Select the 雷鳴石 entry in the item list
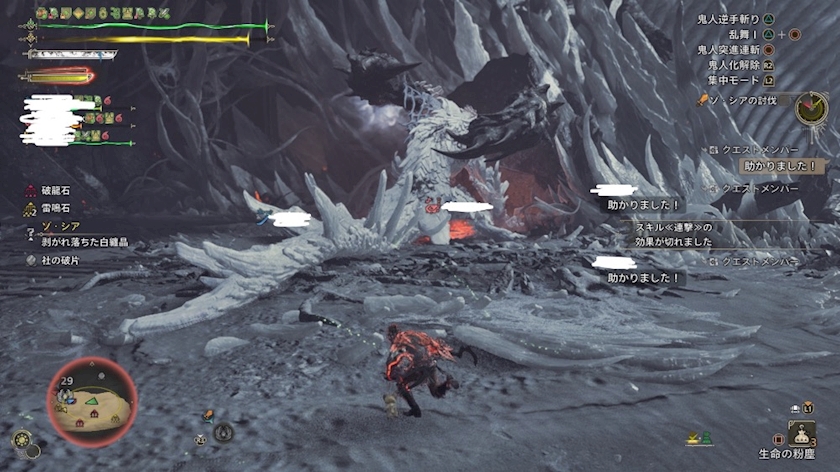The height and width of the screenshot is (472, 840). (54, 209)
